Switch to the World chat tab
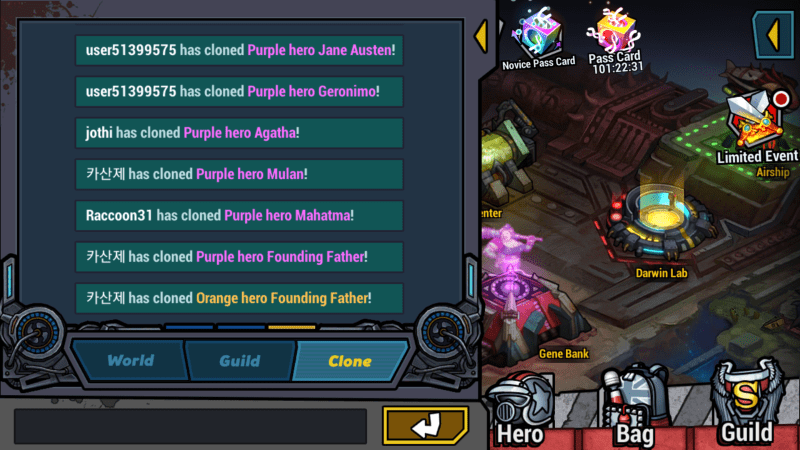Image resolution: width=800 pixels, height=450 pixels. pyautogui.click(x=130, y=361)
